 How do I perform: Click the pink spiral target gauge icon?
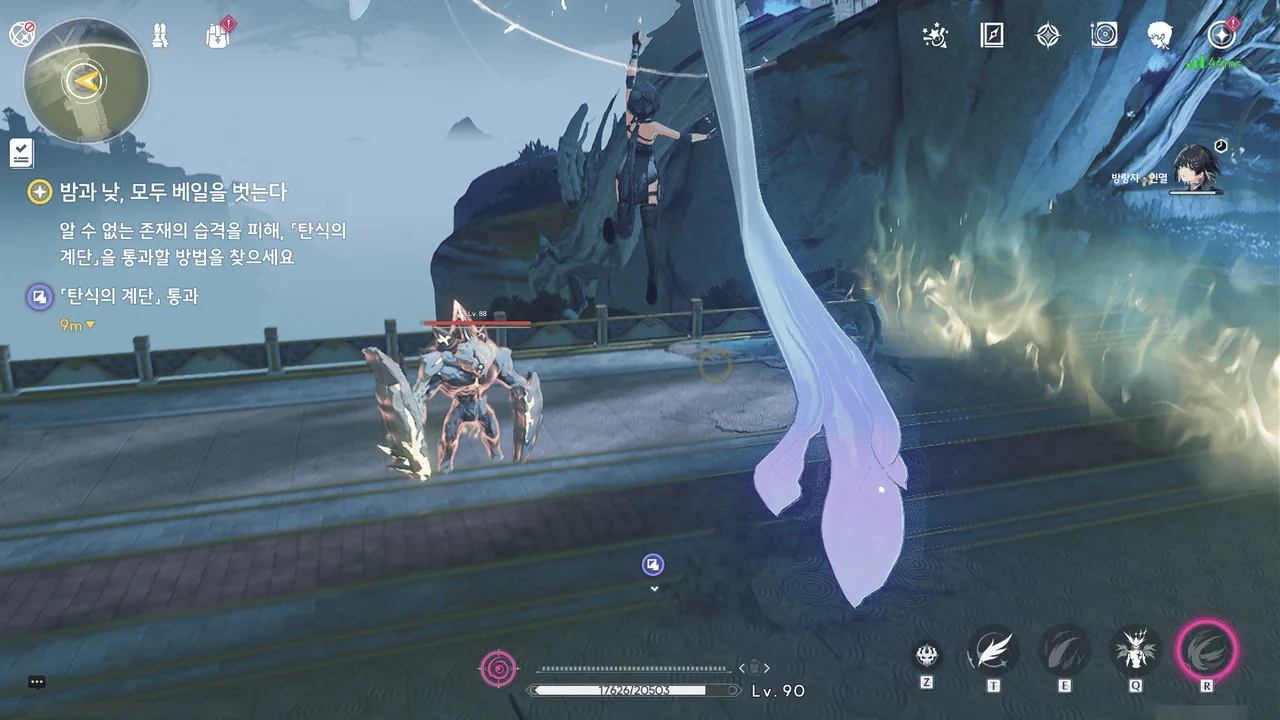click(500, 667)
